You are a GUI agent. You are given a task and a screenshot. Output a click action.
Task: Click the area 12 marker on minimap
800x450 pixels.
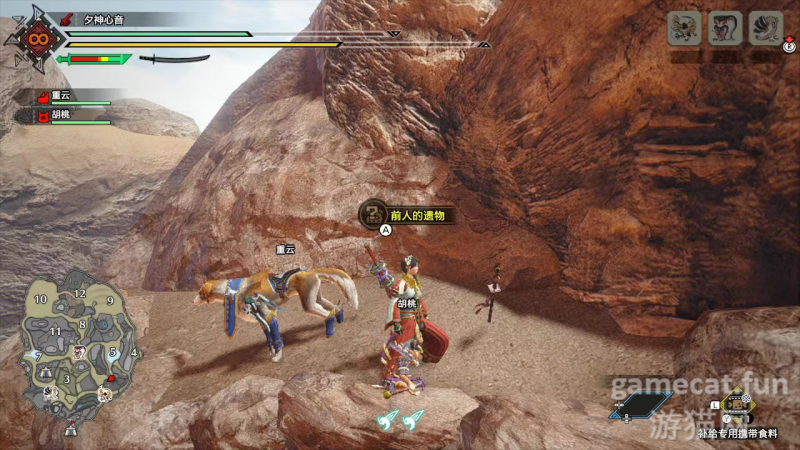pyautogui.click(x=79, y=293)
